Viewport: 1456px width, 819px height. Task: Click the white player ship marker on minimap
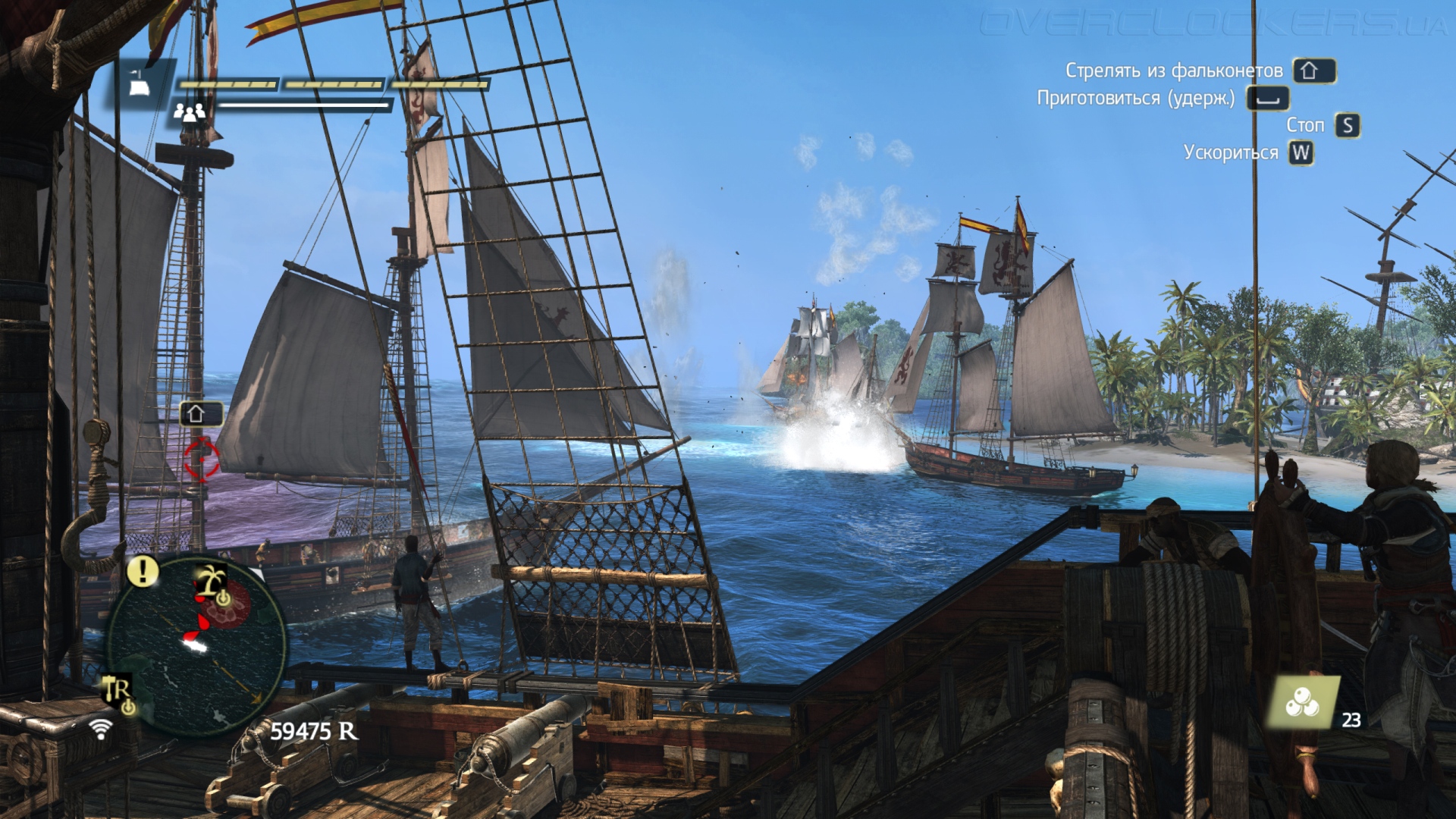coord(195,645)
